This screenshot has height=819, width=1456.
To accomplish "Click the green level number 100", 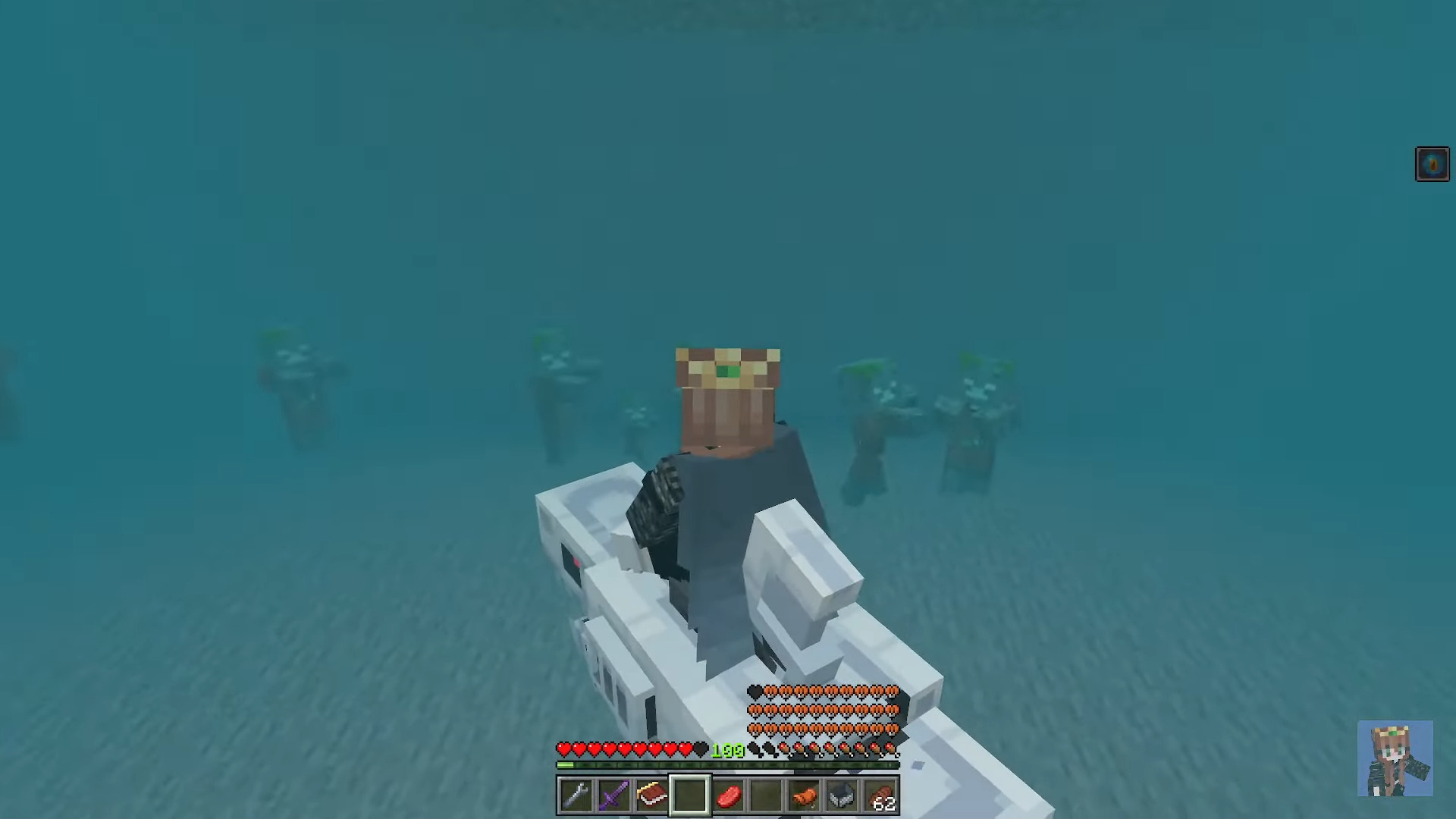I will click(x=726, y=751).
